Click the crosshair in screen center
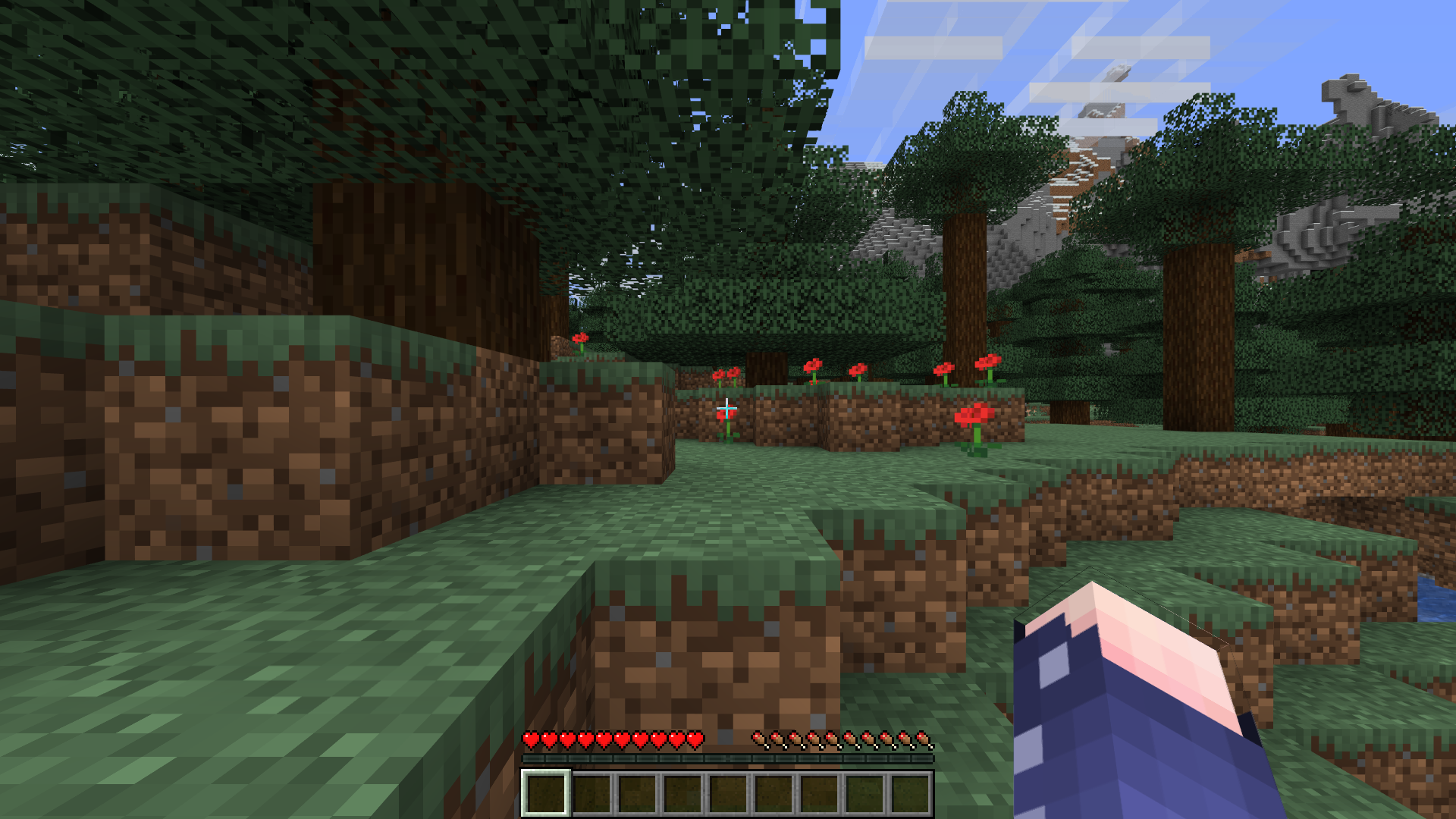 pos(728,409)
